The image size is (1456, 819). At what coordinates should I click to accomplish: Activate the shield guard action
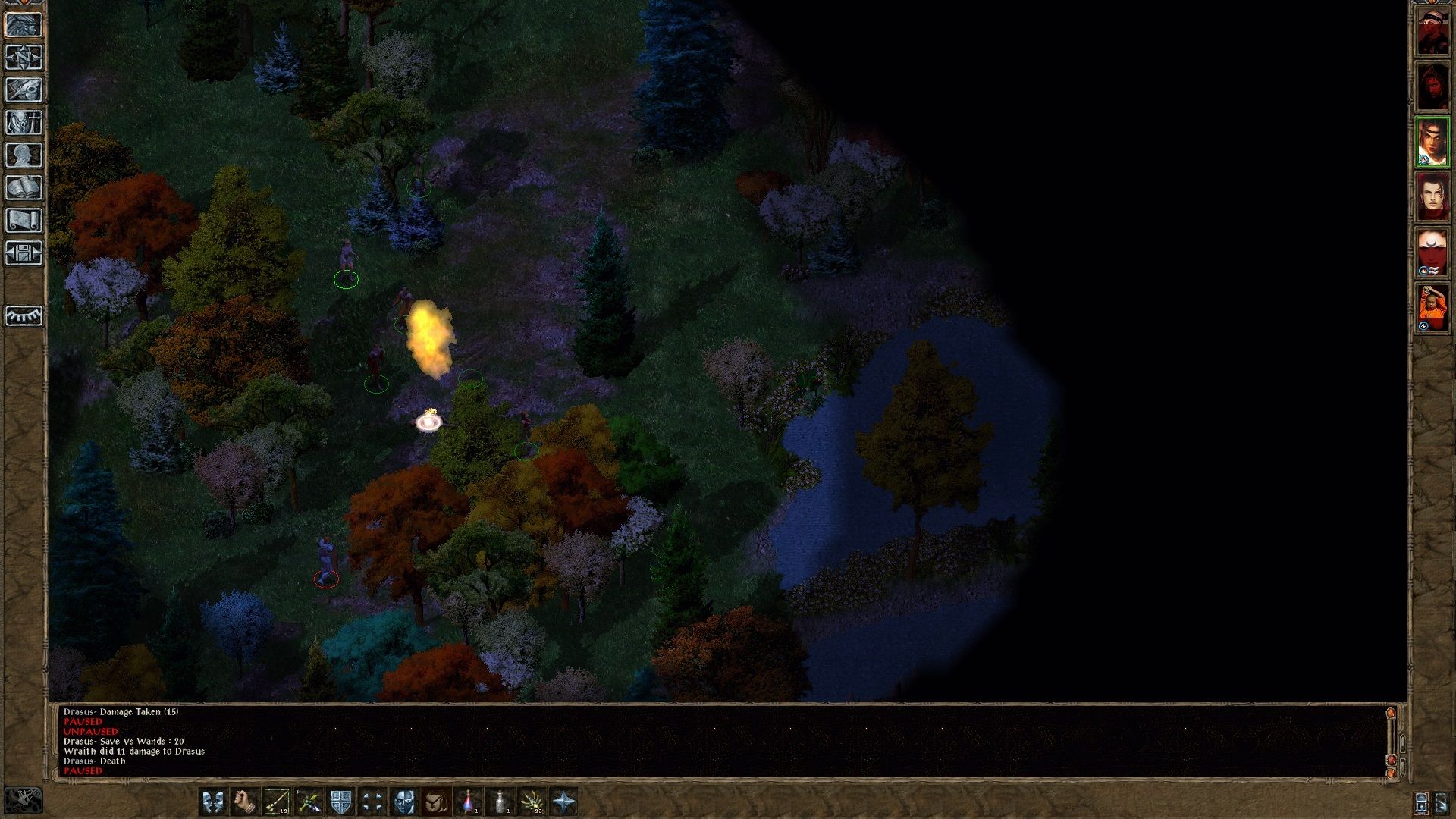pos(340,802)
